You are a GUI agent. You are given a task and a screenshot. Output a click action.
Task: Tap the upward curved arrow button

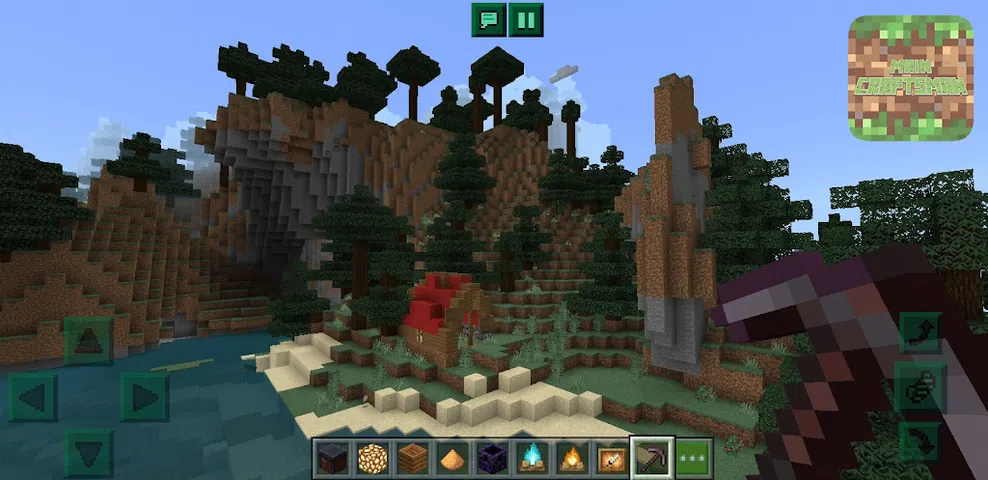tap(919, 333)
